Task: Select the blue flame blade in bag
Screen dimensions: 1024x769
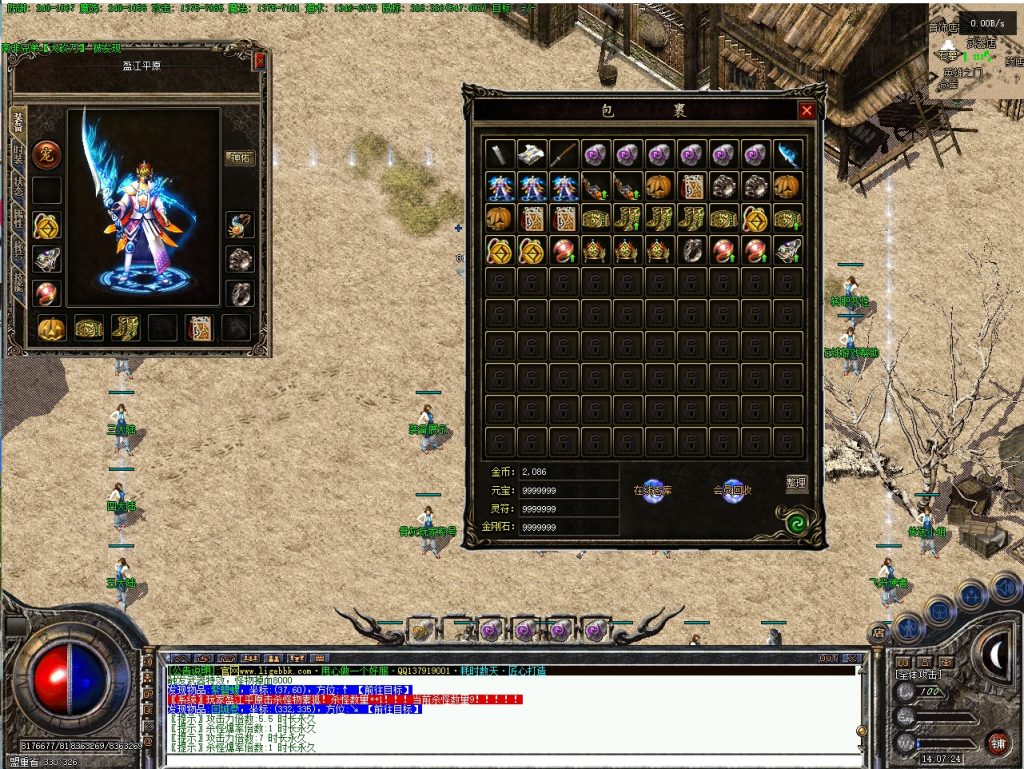Action: pos(788,154)
